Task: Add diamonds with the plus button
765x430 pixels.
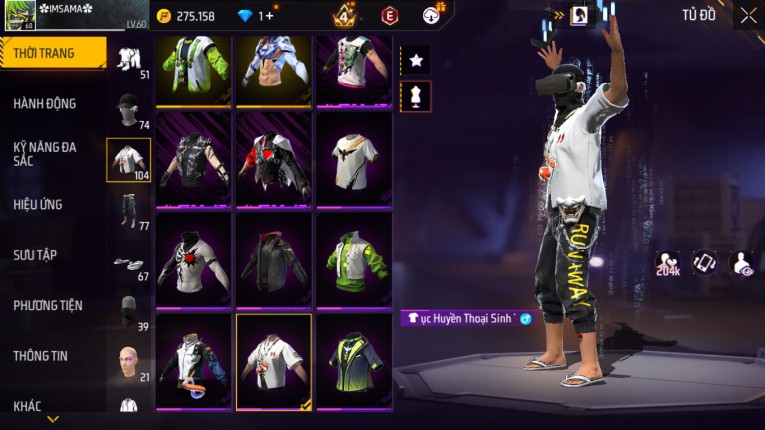Action: point(268,16)
